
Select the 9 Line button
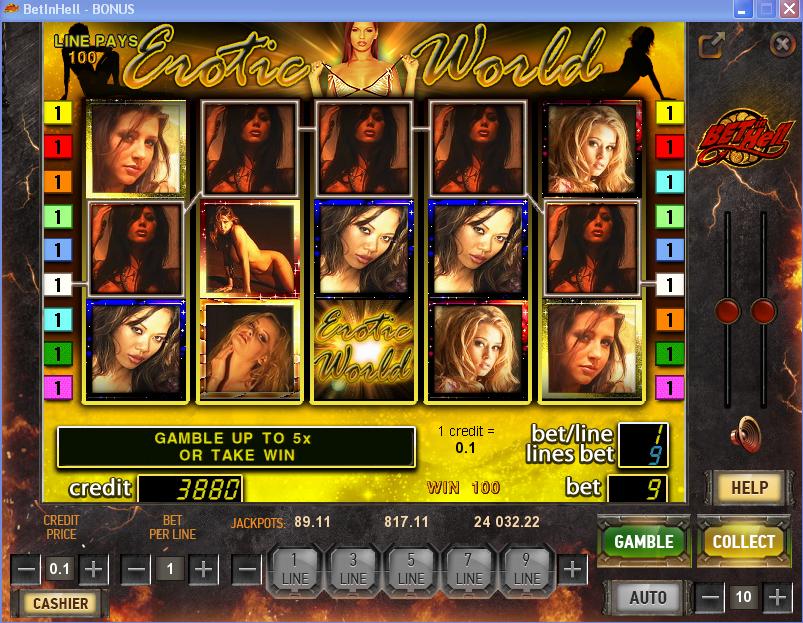point(527,569)
